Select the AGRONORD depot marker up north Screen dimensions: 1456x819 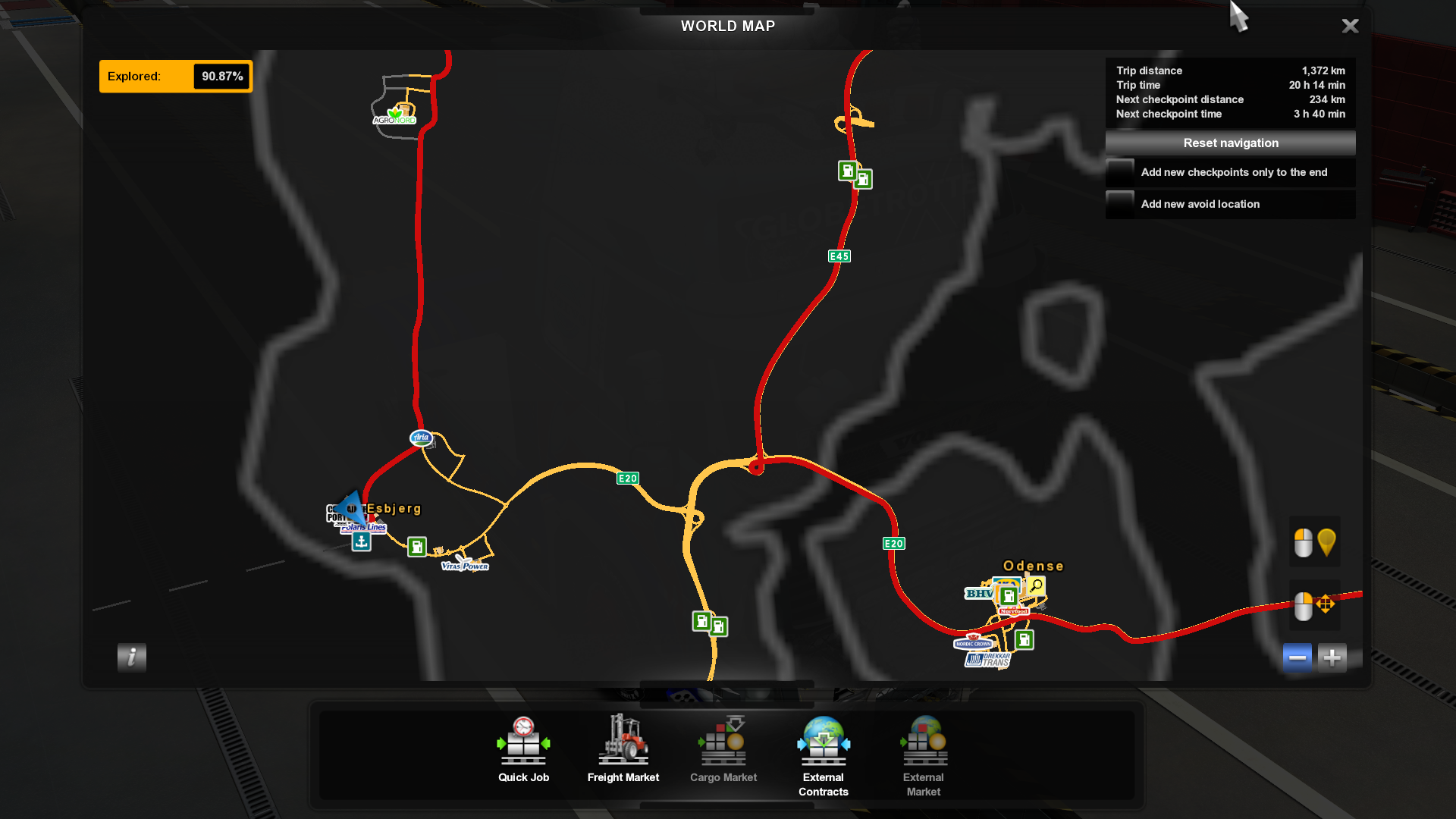click(x=393, y=116)
